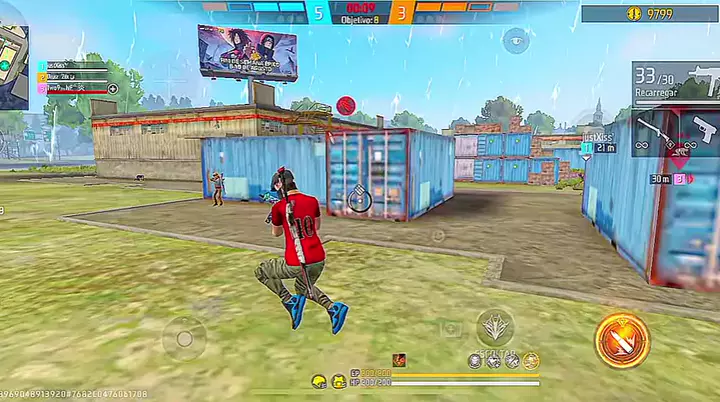Click the plus icon beside third teammate
Image resolution: width=720 pixels, height=402 pixels.
[113, 89]
